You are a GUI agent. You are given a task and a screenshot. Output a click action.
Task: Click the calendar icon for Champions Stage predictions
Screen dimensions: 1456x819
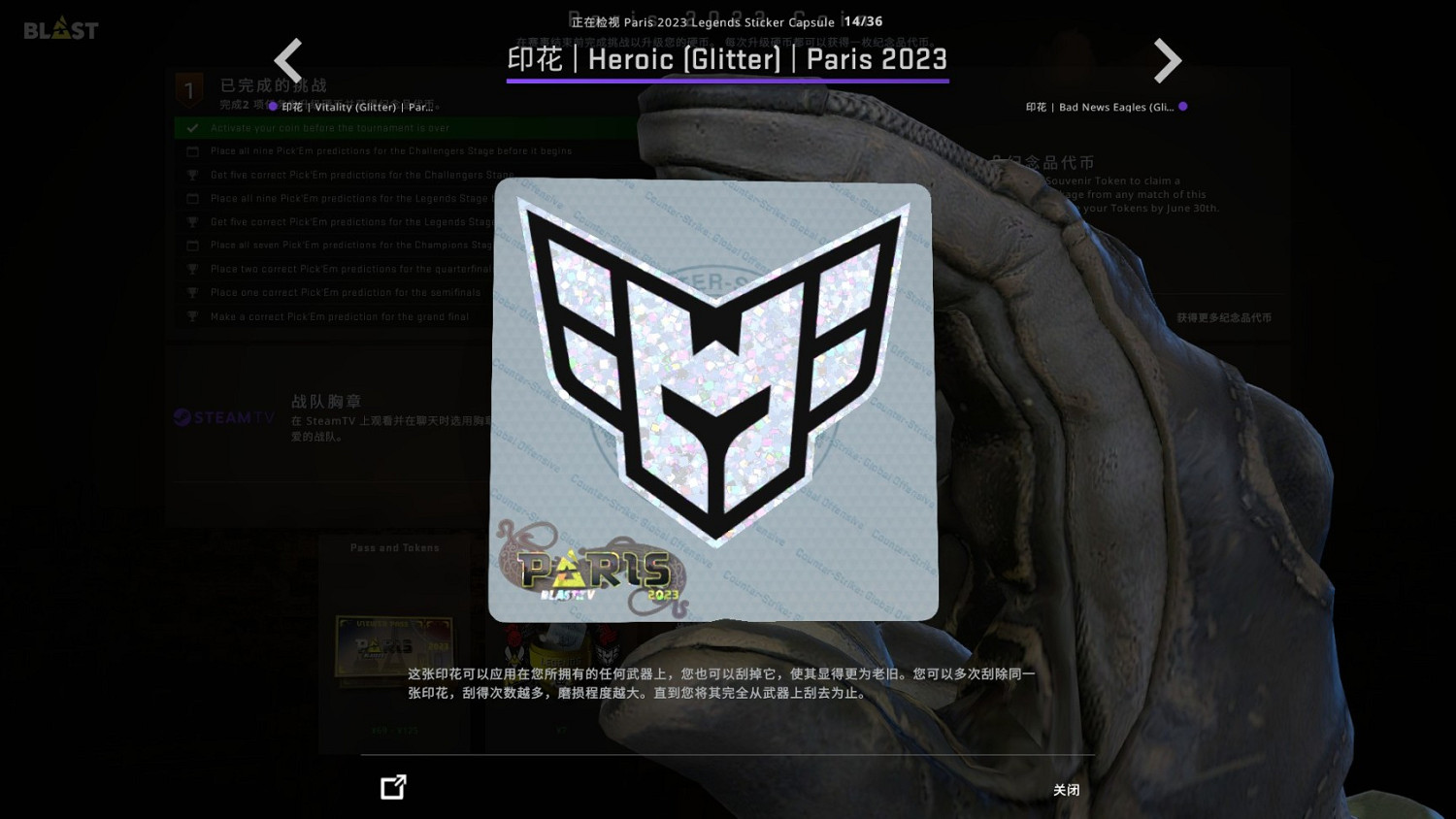click(192, 245)
